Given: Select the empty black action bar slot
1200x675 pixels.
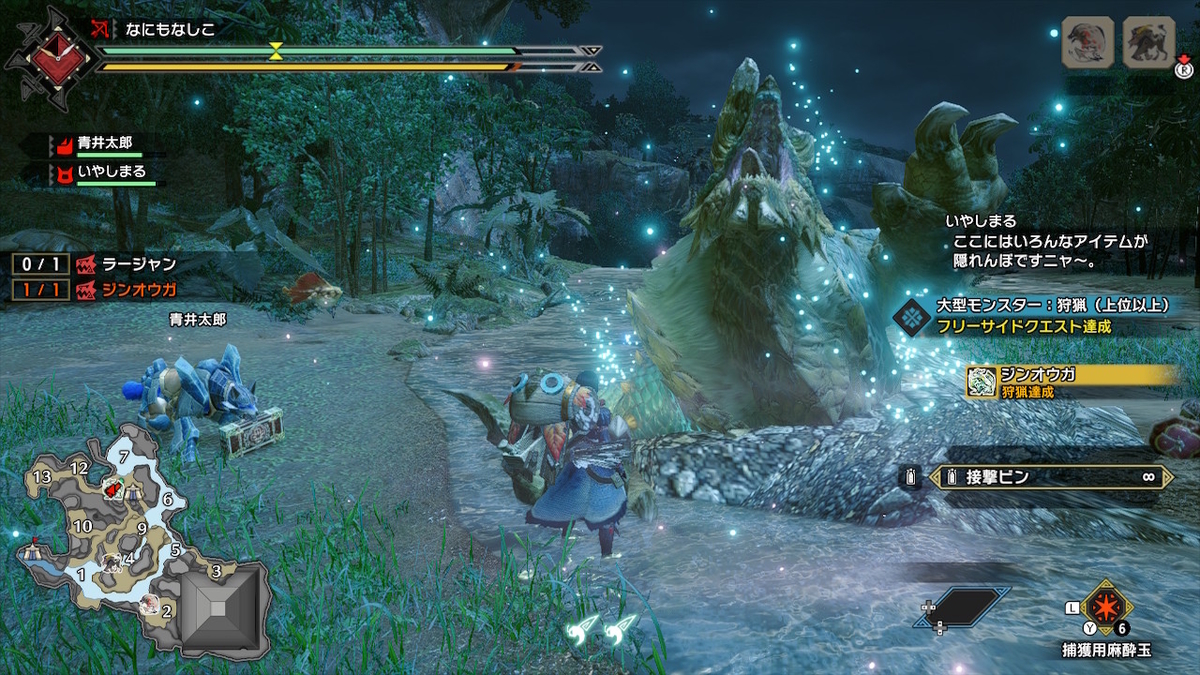Looking at the screenshot, I should pyautogui.click(x=961, y=607).
